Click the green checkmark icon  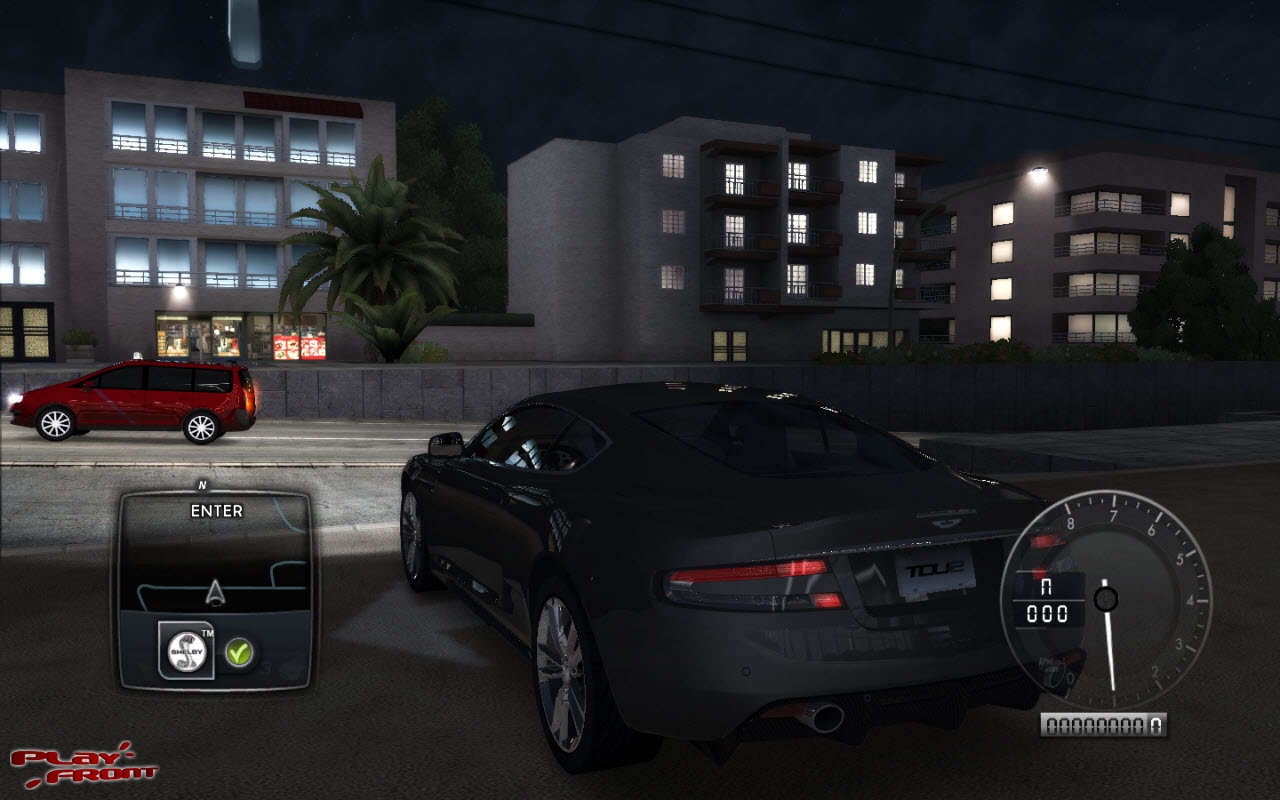[x=238, y=652]
